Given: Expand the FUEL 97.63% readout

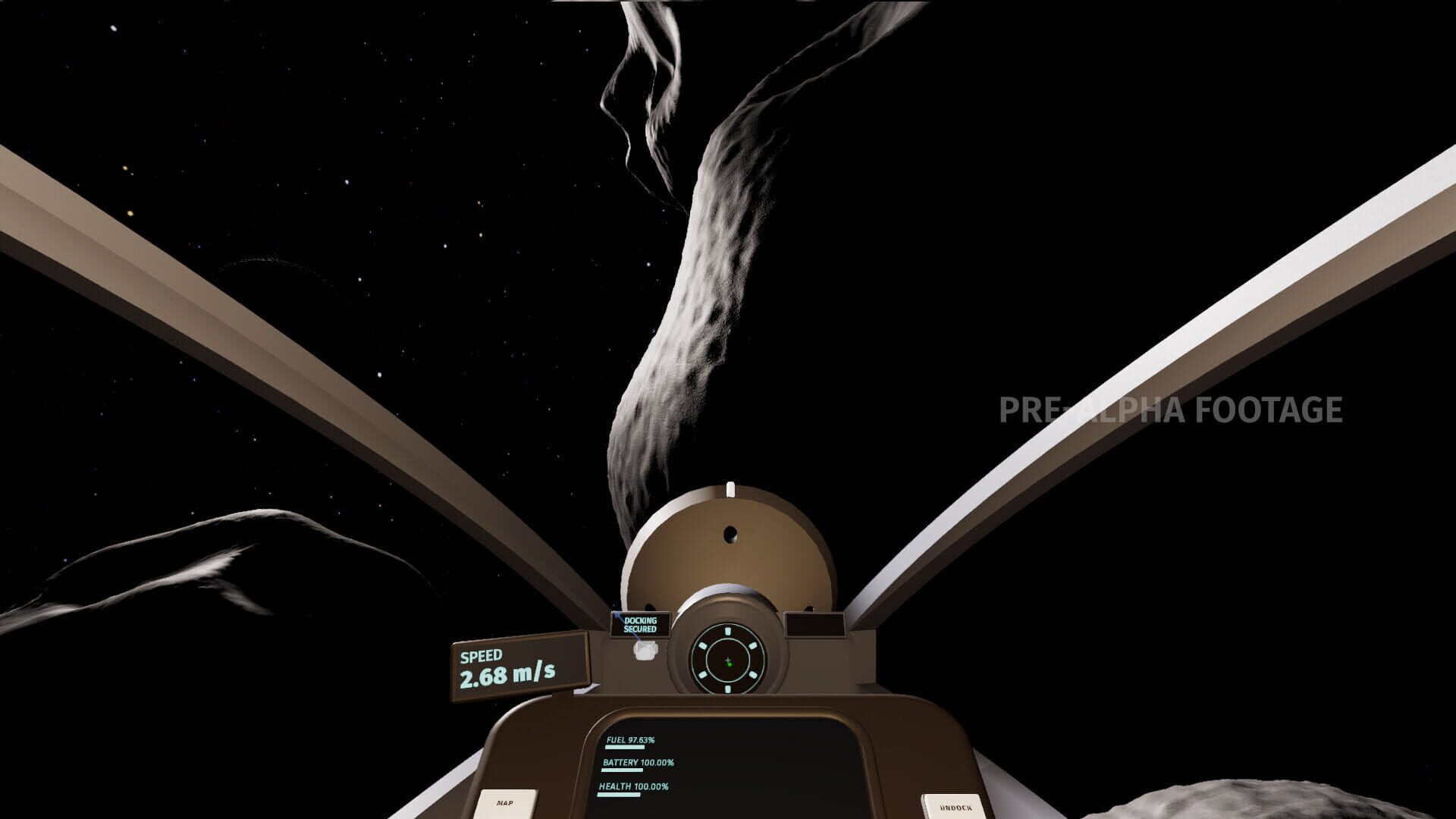Looking at the screenshot, I should [629, 741].
